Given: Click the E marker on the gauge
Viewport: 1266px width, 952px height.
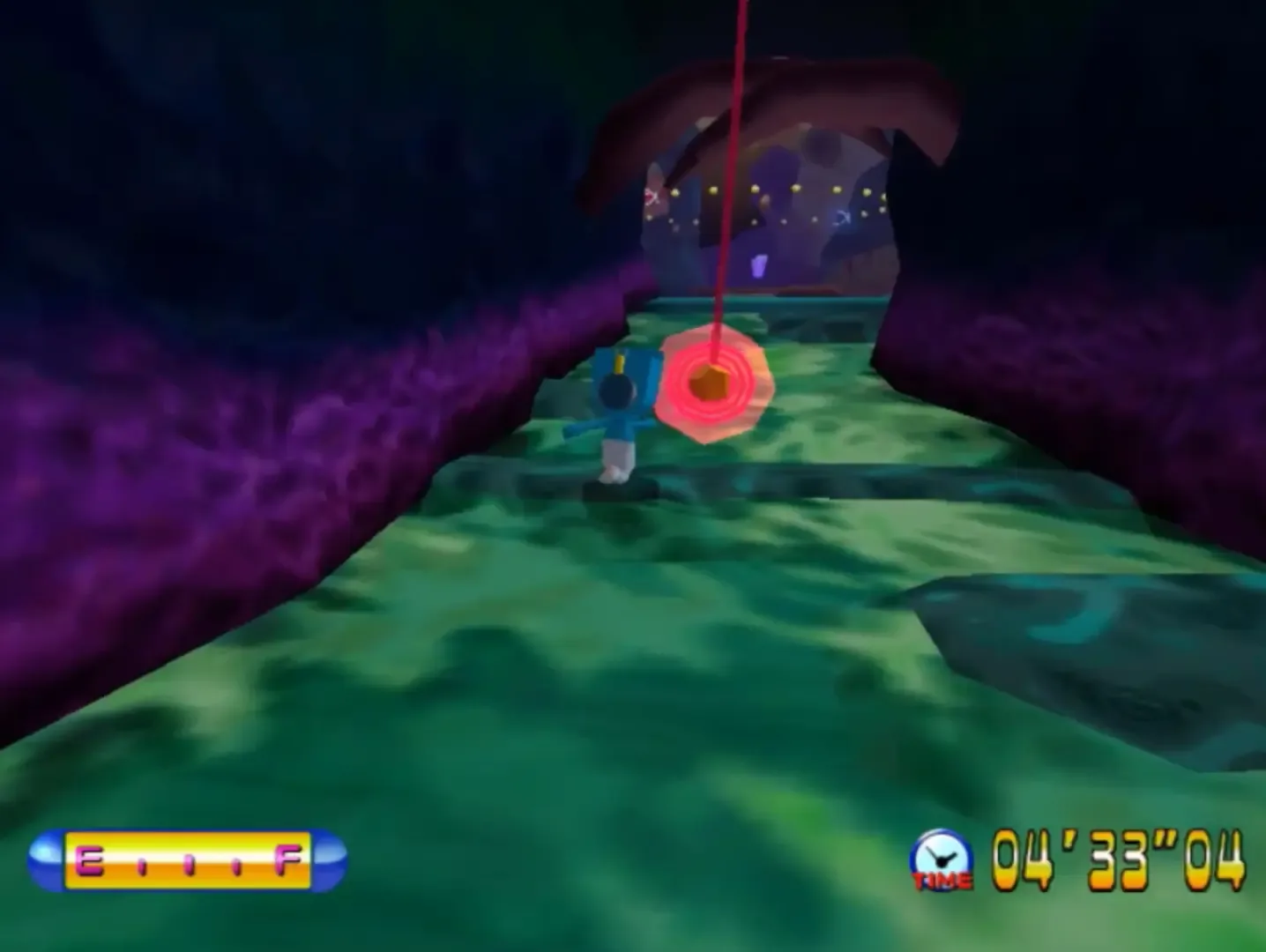Looking at the screenshot, I should (x=88, y=862).
